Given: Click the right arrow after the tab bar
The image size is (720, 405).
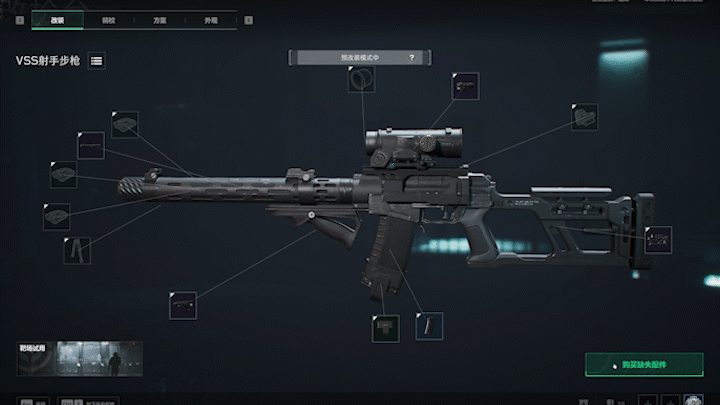Looking at the screenshot, I should coord(247,19).
